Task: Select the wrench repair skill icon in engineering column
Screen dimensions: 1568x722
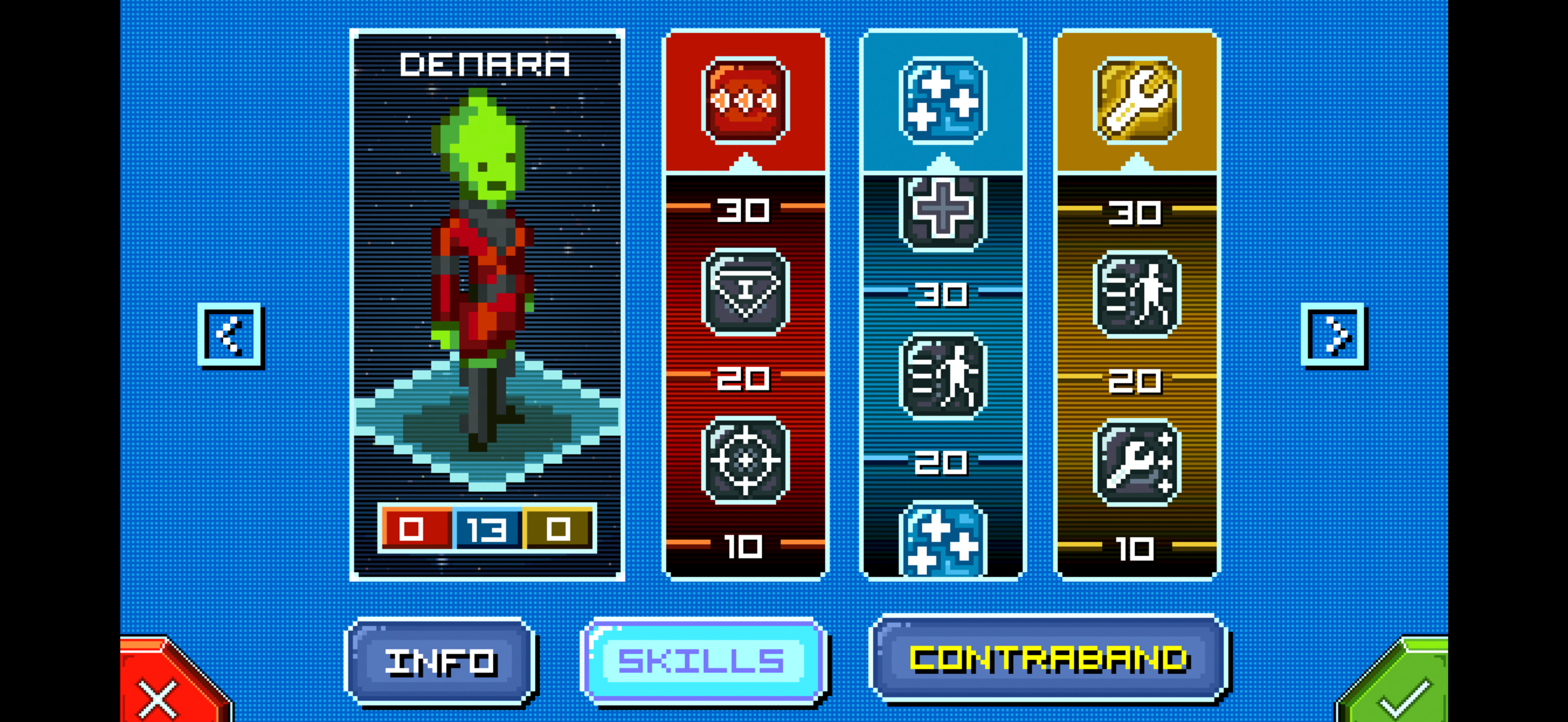Action: pos(1139,461)
